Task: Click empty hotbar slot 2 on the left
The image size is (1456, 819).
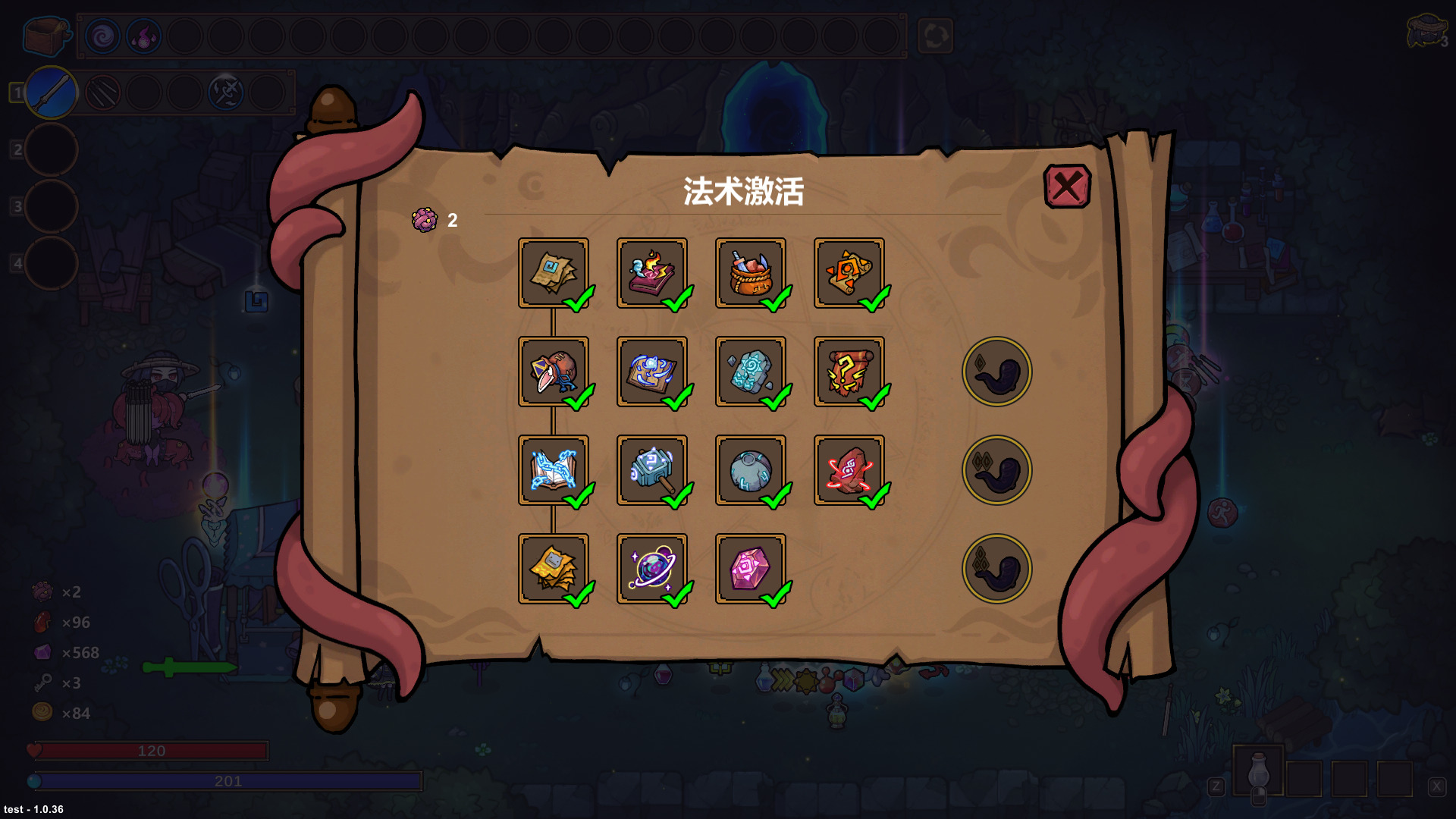Action: point(52,149)
